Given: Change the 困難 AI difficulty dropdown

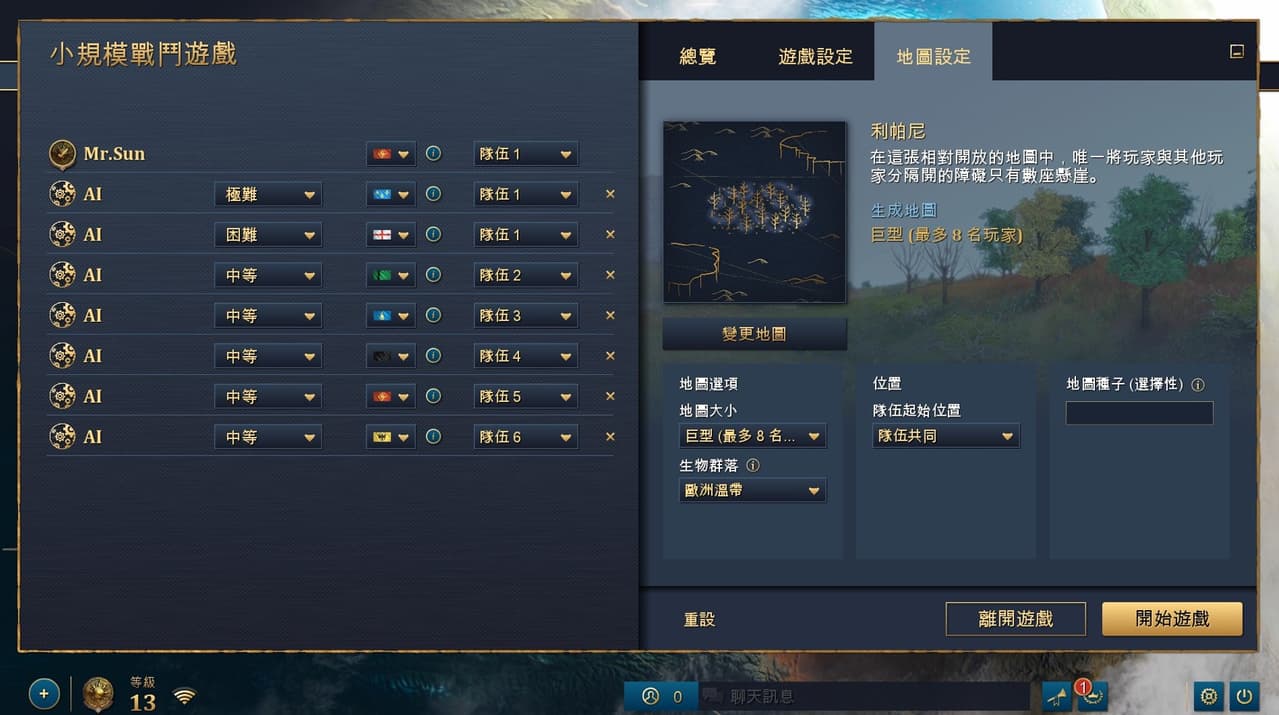Looking at the screenshot, I should click(x=268, y=235).
